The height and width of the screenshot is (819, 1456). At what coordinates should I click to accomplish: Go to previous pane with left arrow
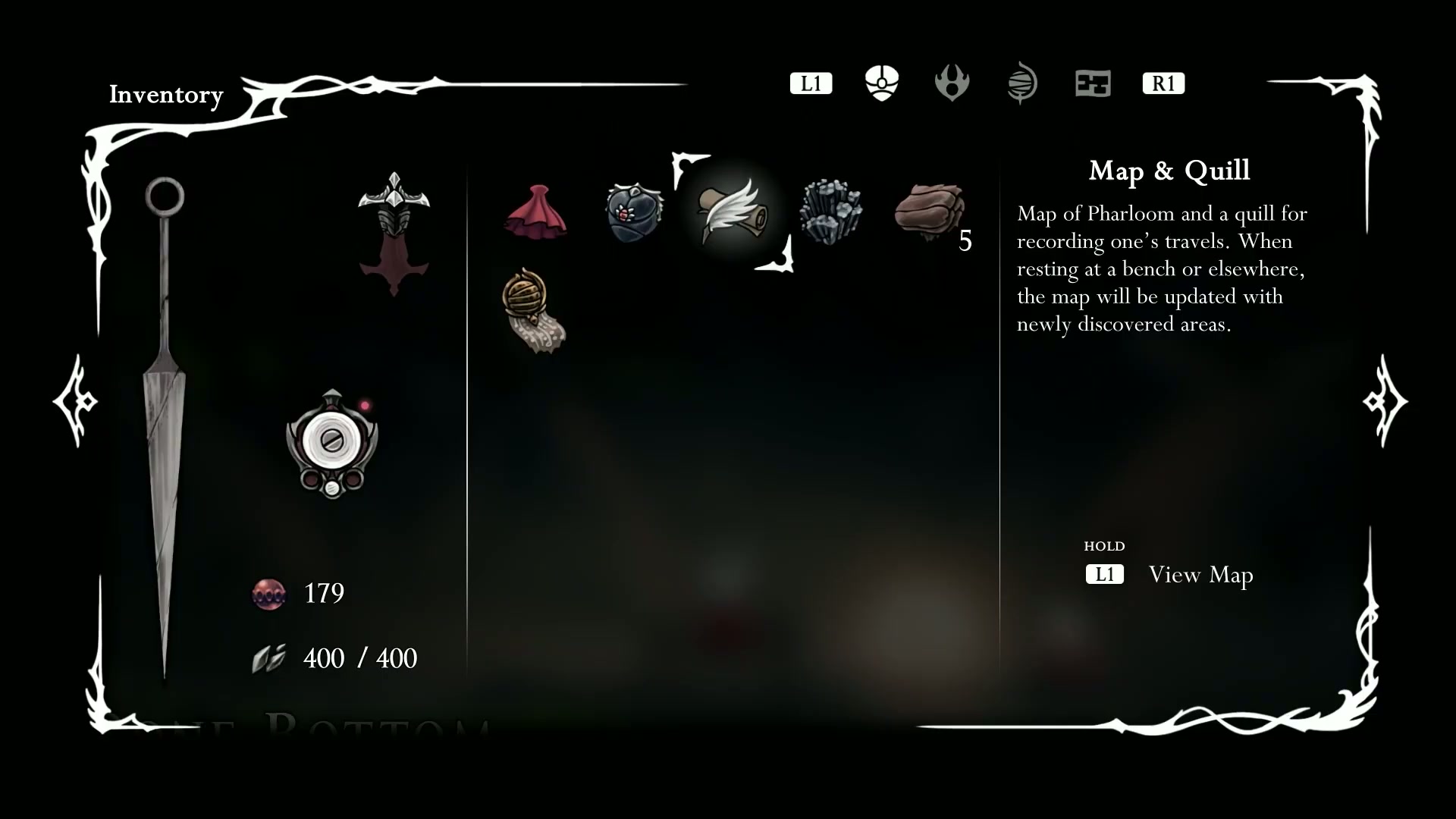[75, 400]
